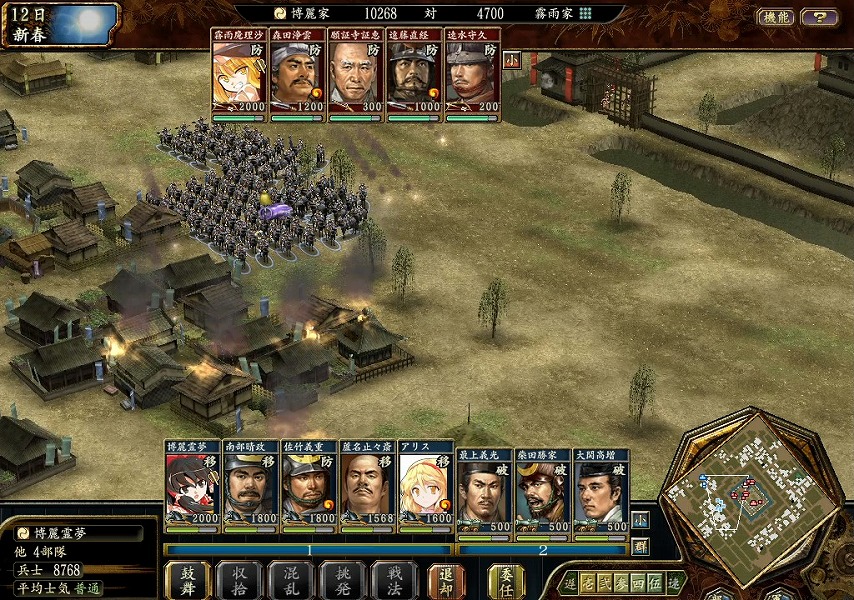Use the 混乱 confusion command

coord(291,579)
